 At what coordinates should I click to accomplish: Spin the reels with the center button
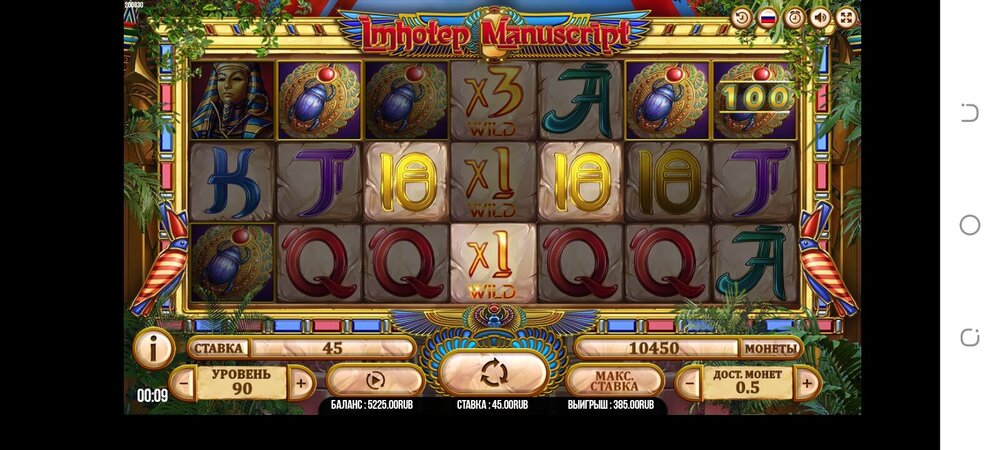click(x=493, y=373)
